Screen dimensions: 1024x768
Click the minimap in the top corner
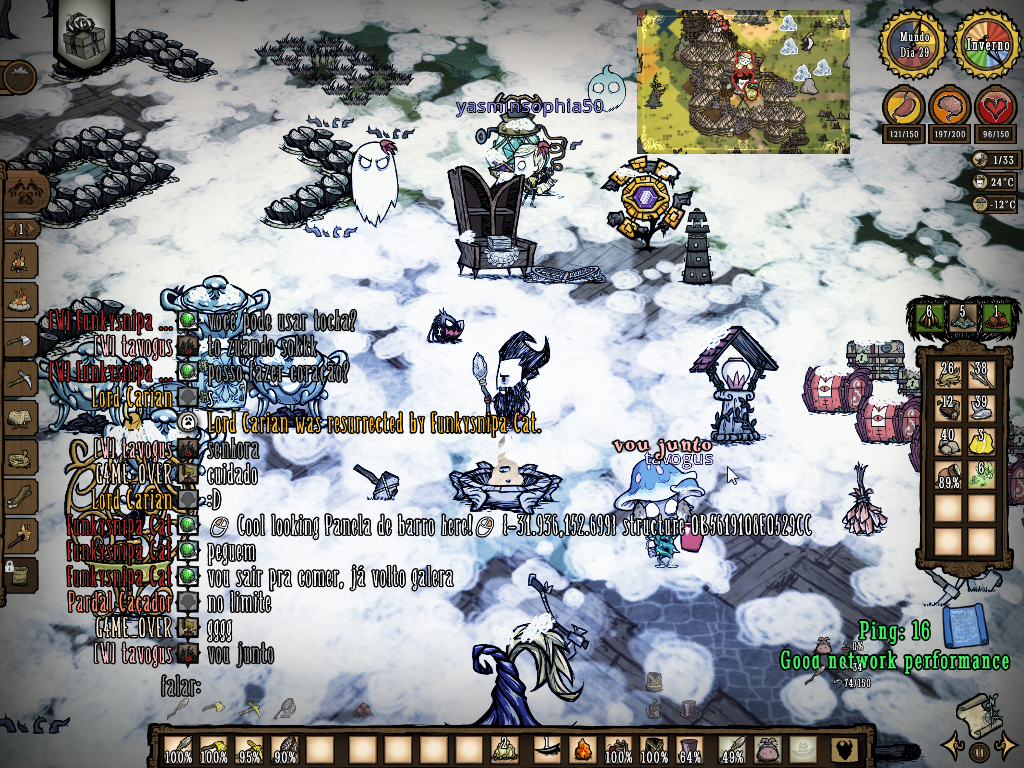tap(743, 82)
